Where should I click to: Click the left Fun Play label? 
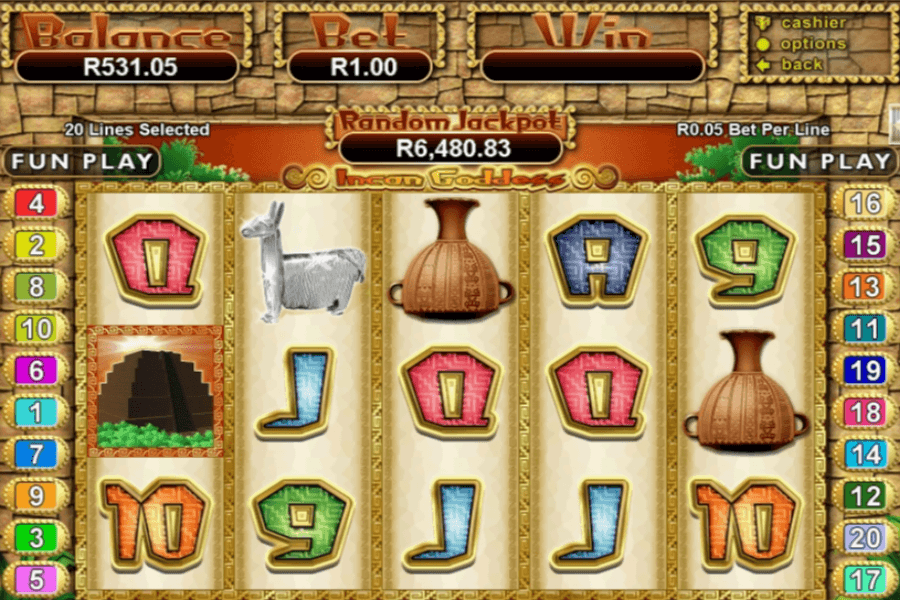82,161
